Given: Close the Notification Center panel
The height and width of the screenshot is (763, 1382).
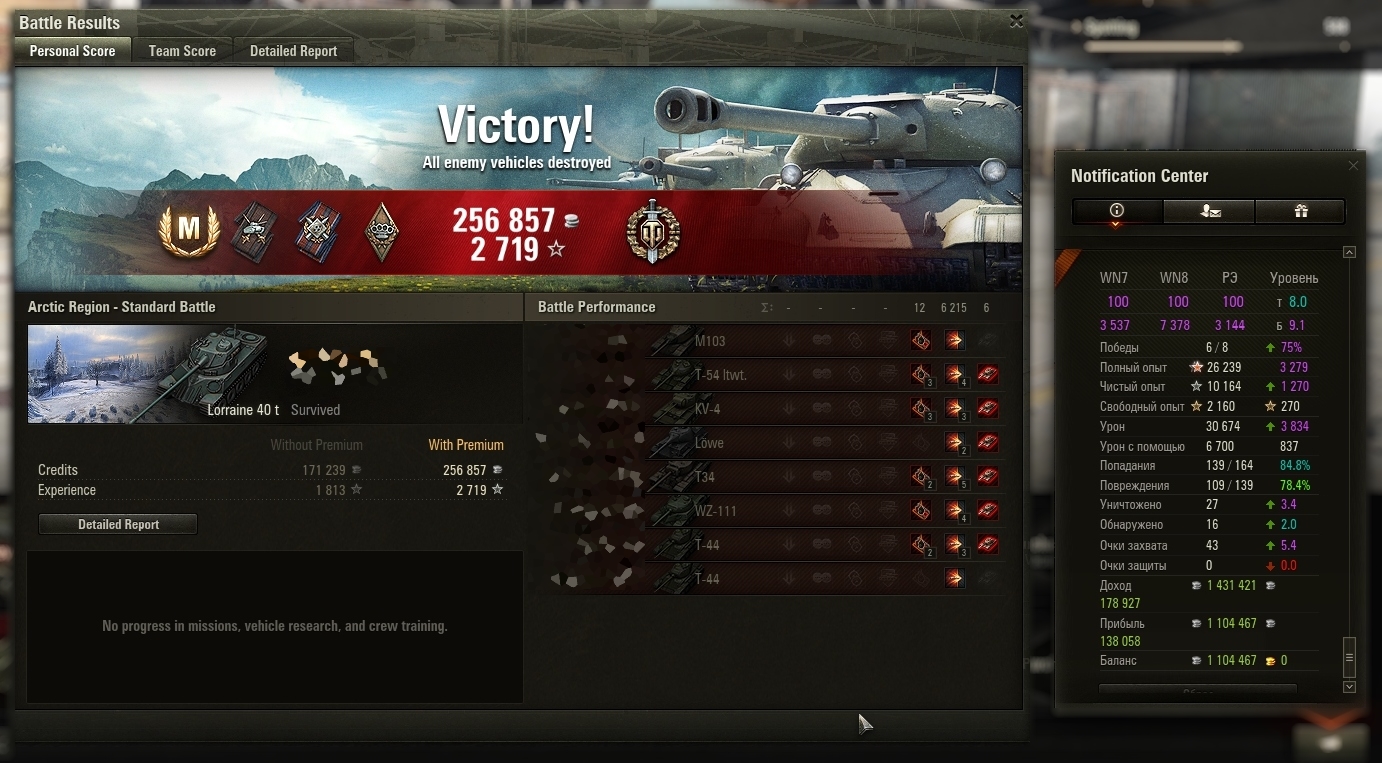Looking at the screenshot, I should point(1354,166).
